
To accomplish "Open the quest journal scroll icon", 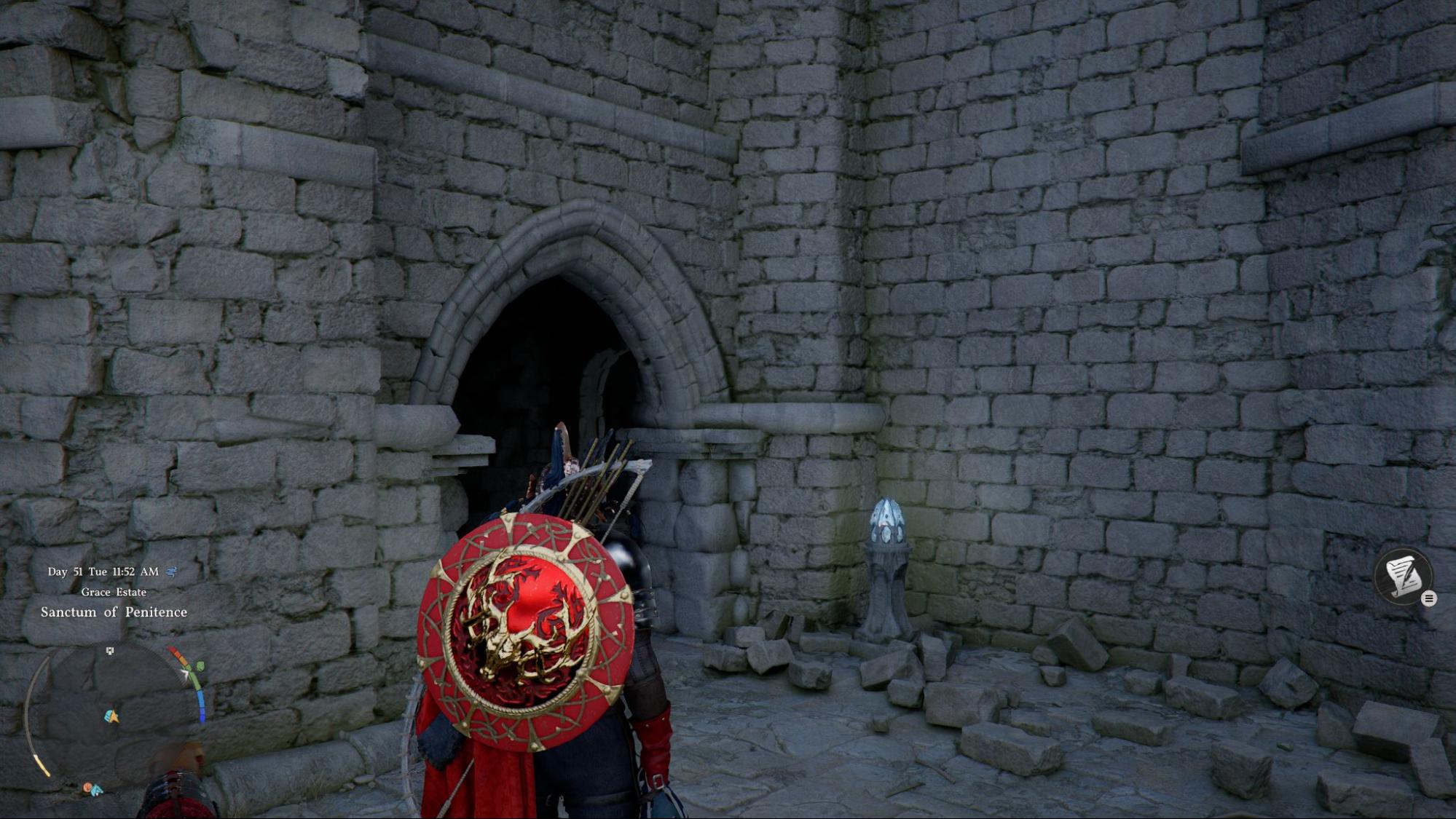I will point(1402,575).
